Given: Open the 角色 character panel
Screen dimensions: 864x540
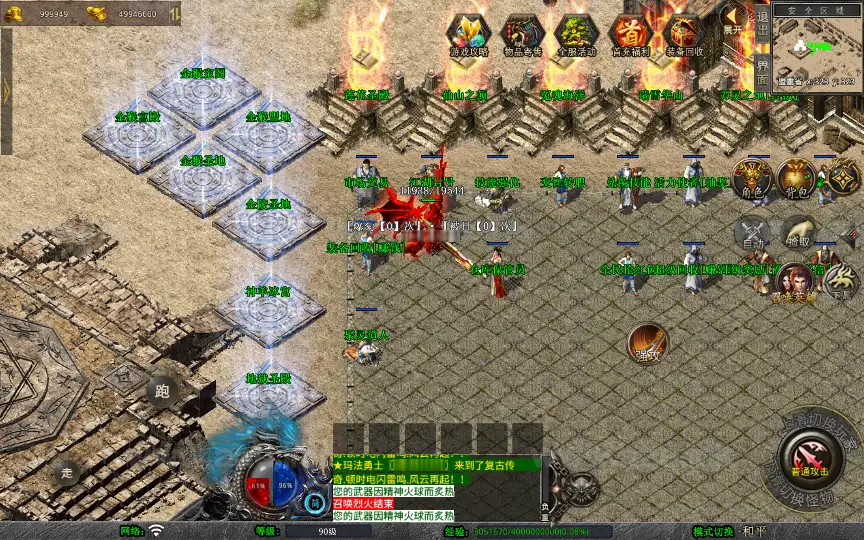Looking at the screenshot, I should point(751,178).
